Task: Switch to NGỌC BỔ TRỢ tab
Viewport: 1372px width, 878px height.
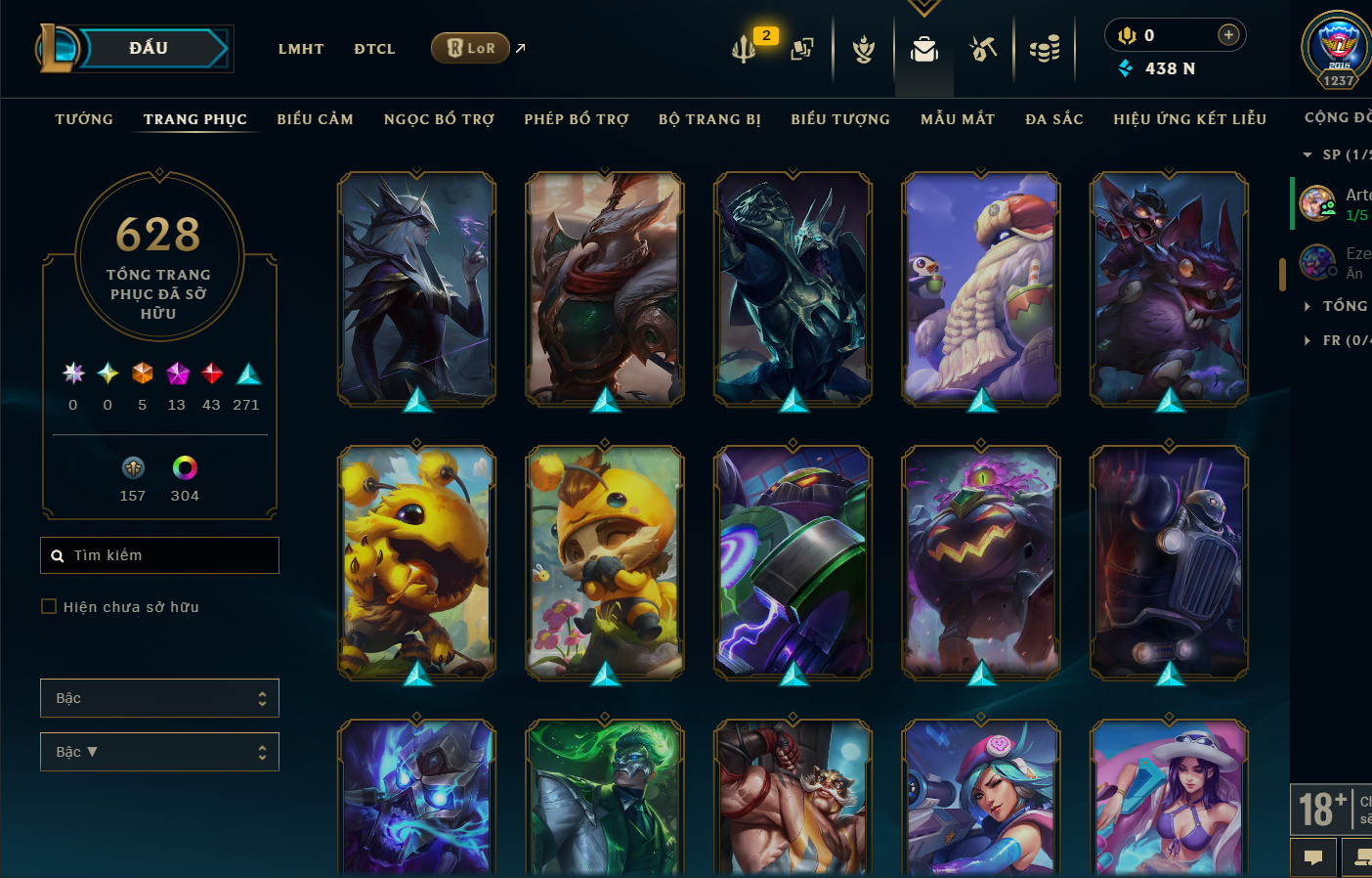Action: click(439, 119)
